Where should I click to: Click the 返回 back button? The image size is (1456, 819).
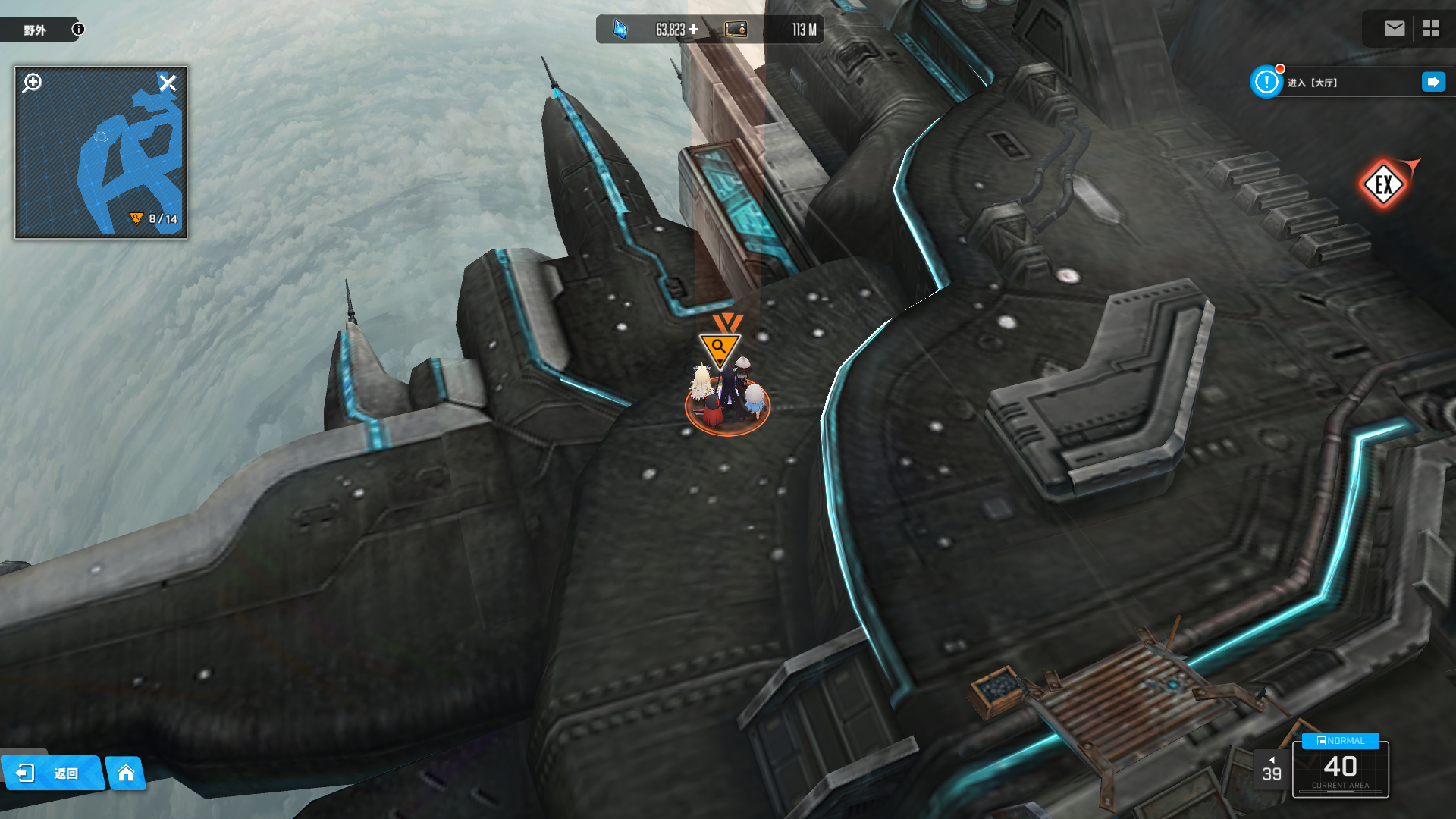click(x=52, y=773)
